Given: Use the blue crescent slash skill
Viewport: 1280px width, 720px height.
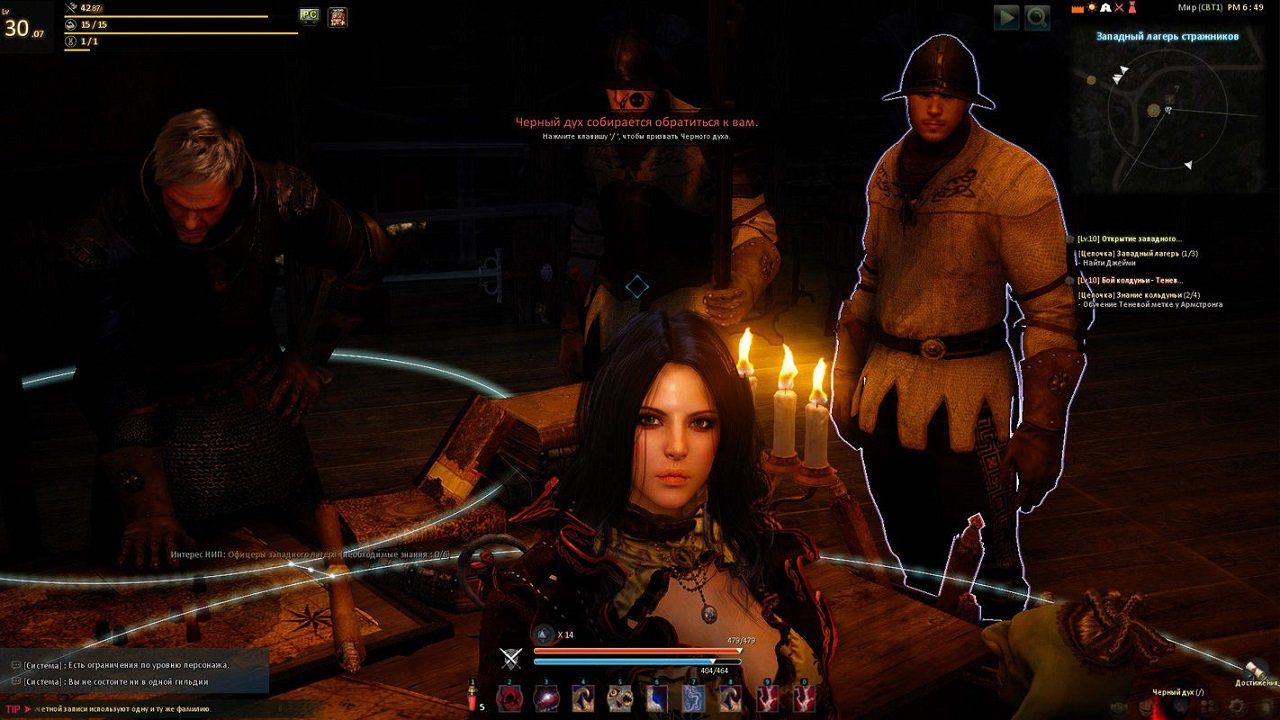Looking at the screenshot, I should click(657, 699).
